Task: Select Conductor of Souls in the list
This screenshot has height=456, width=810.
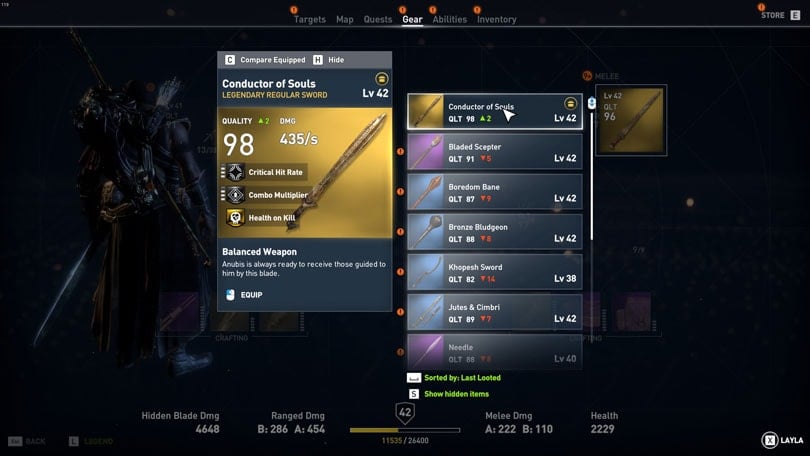Action: click(494, 112)
